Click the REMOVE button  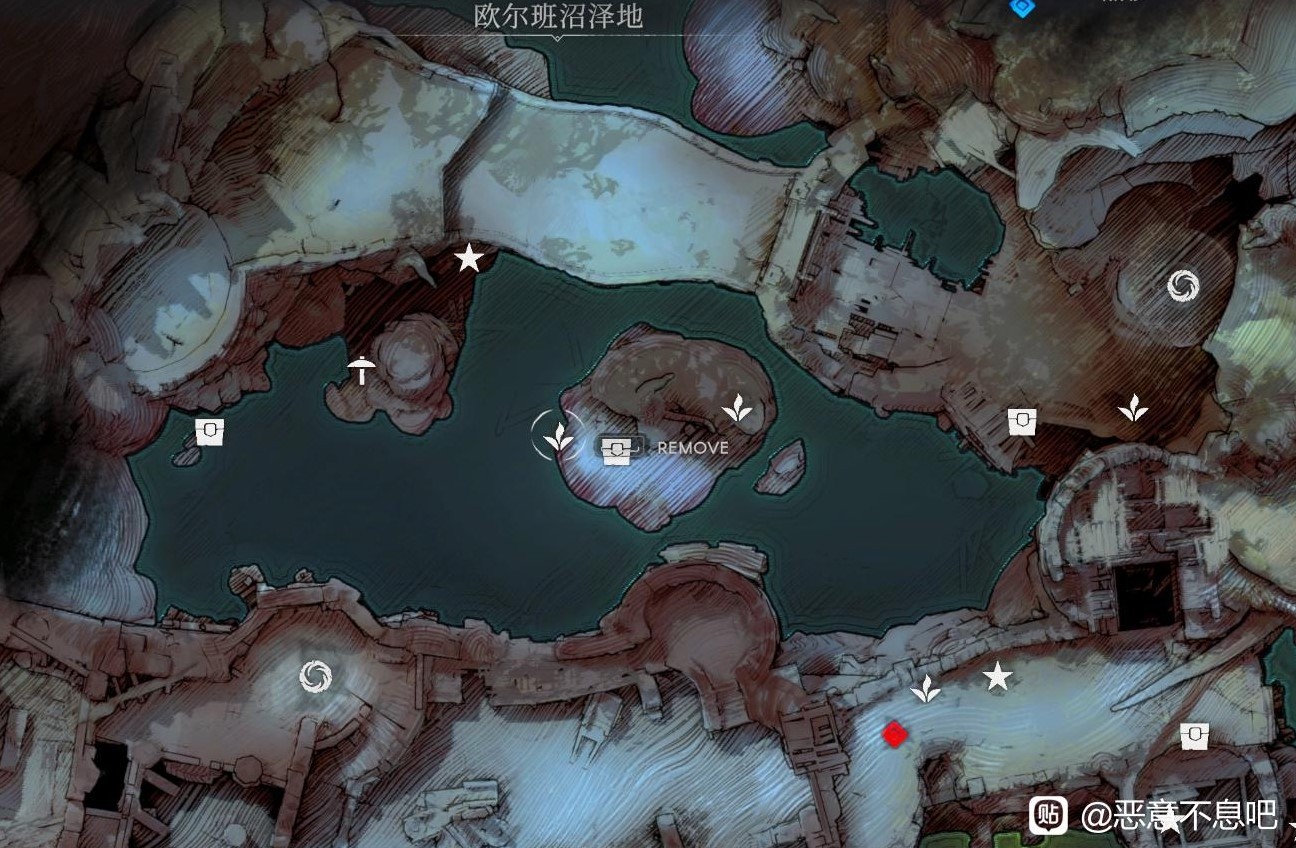point(693,448)
